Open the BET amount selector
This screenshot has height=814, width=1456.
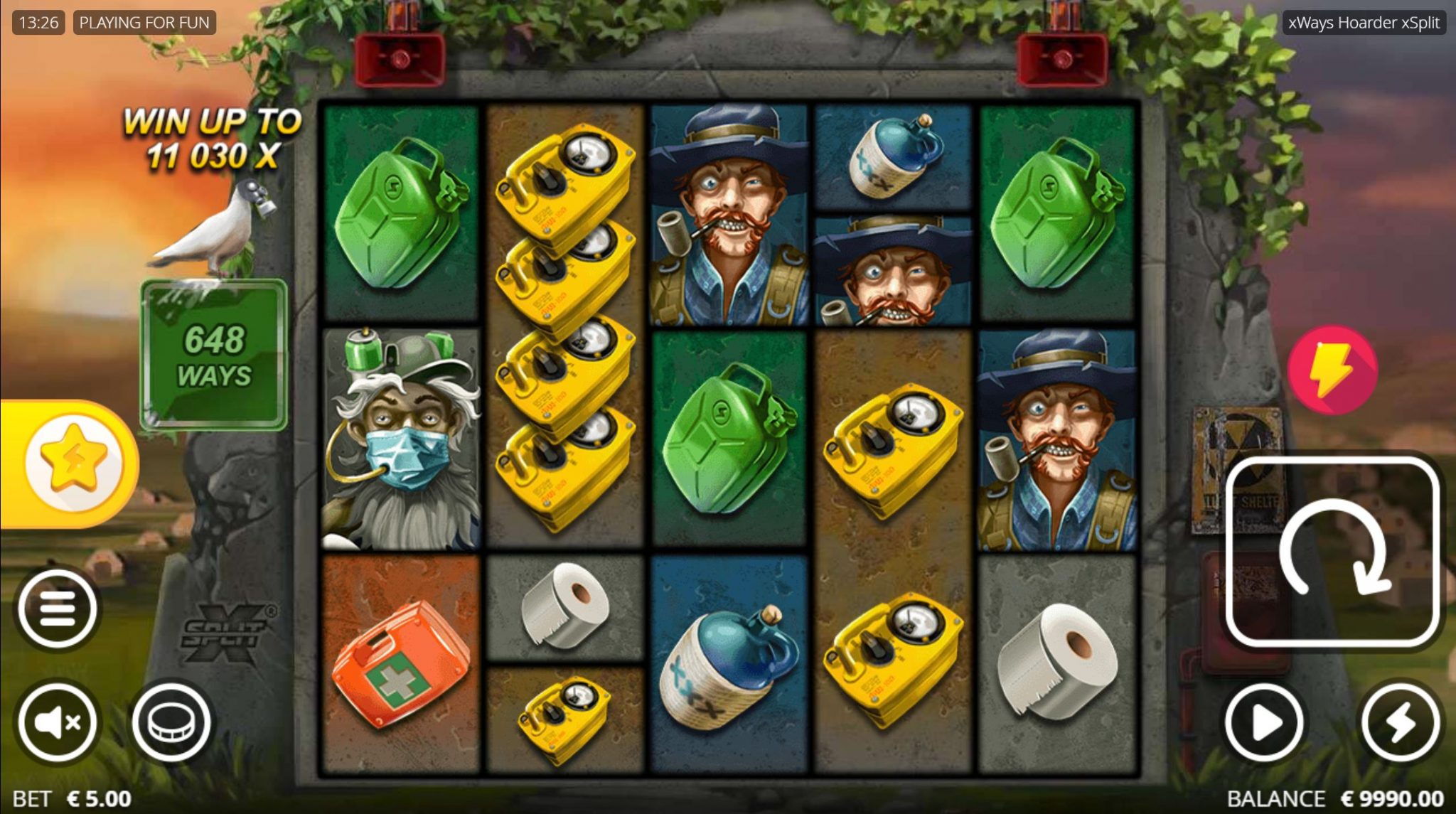point(71,798)
